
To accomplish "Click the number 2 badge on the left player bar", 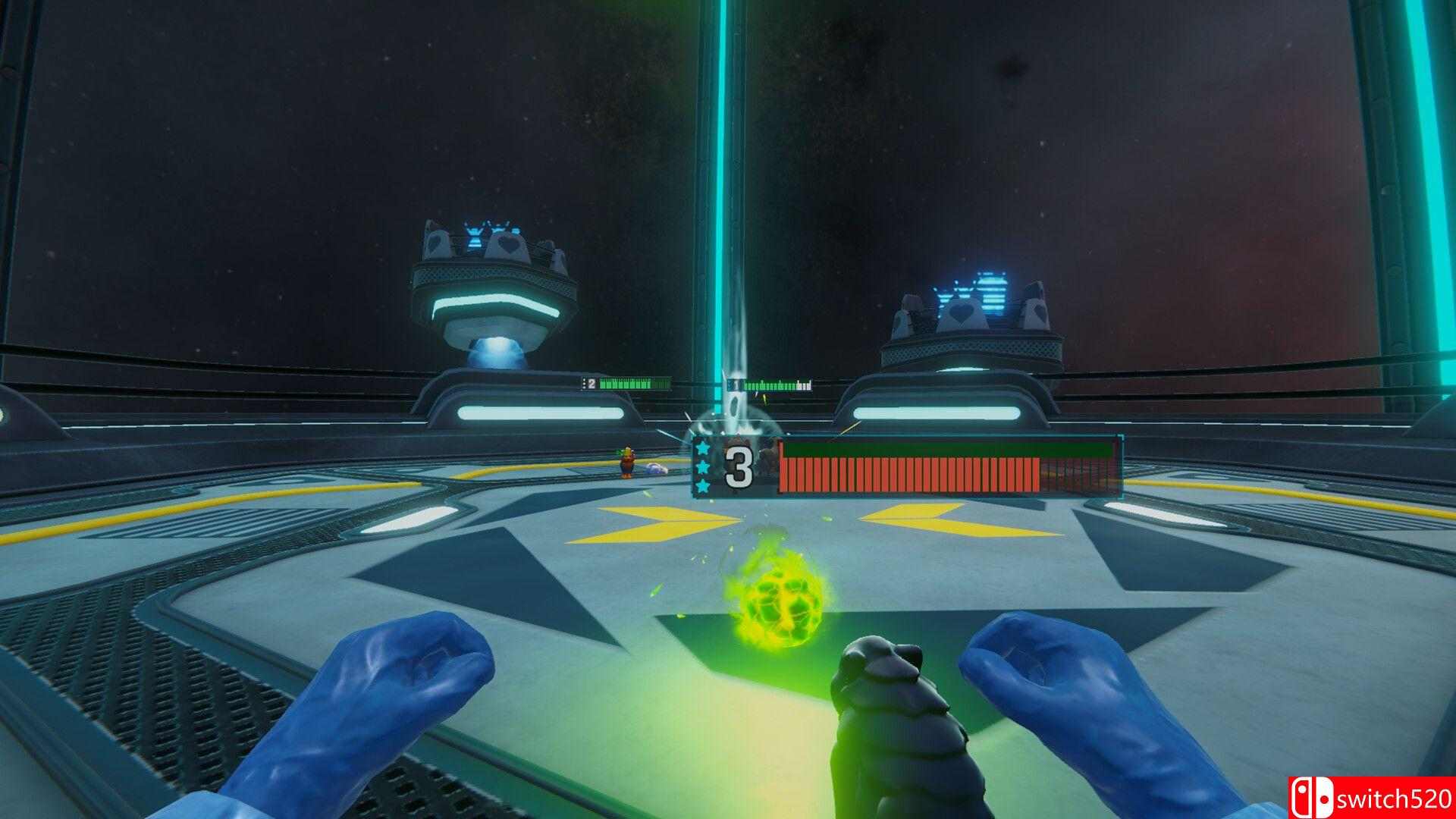I will tap(591, 384).
